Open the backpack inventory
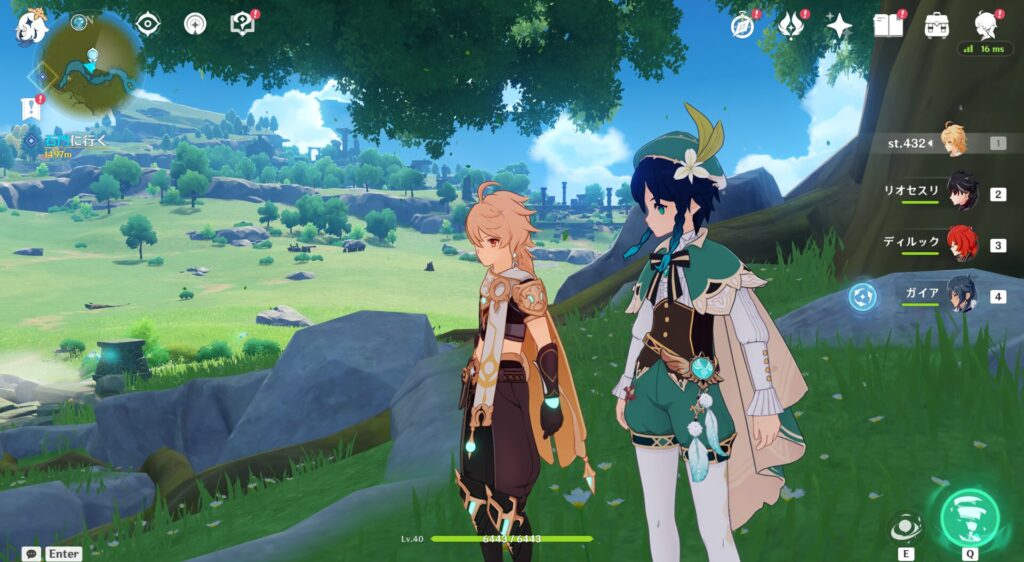1024x562 pixels. coord(937,26)
